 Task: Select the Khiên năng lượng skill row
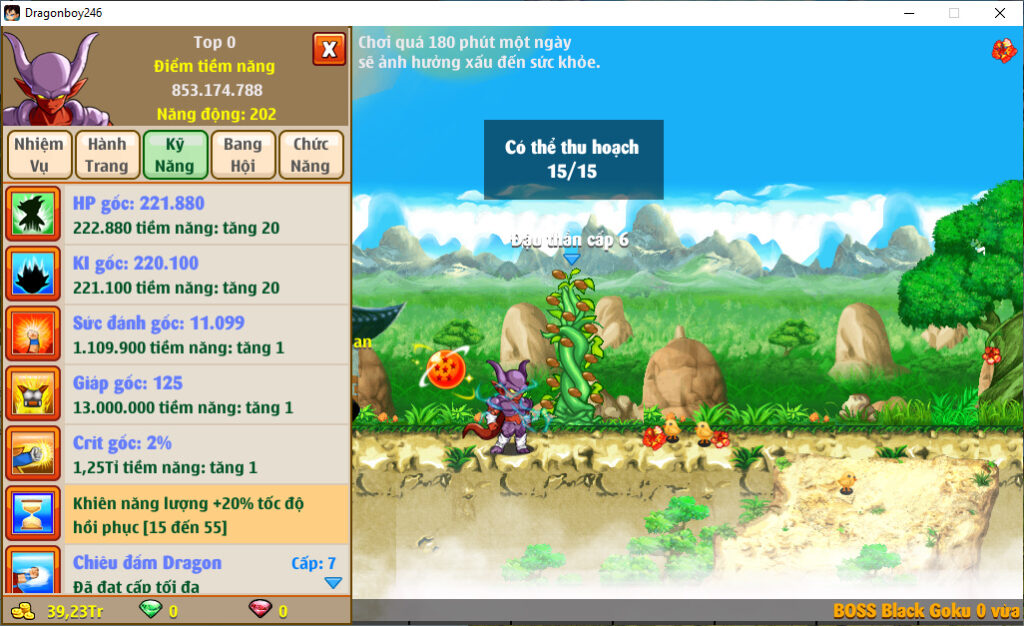[x=176, y=515]
